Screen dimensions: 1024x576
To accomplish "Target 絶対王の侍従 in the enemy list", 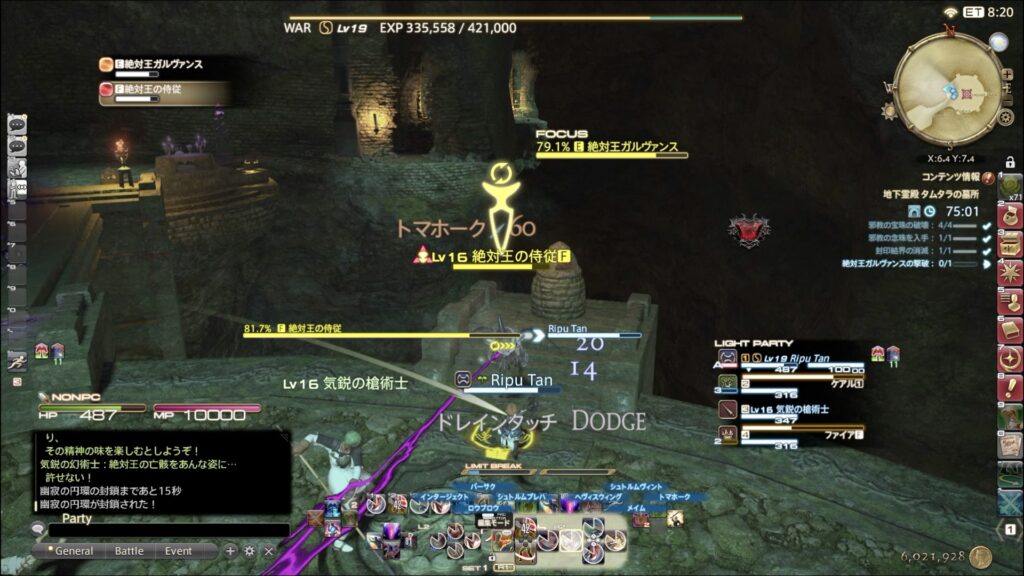I will [x=160, y=90].
